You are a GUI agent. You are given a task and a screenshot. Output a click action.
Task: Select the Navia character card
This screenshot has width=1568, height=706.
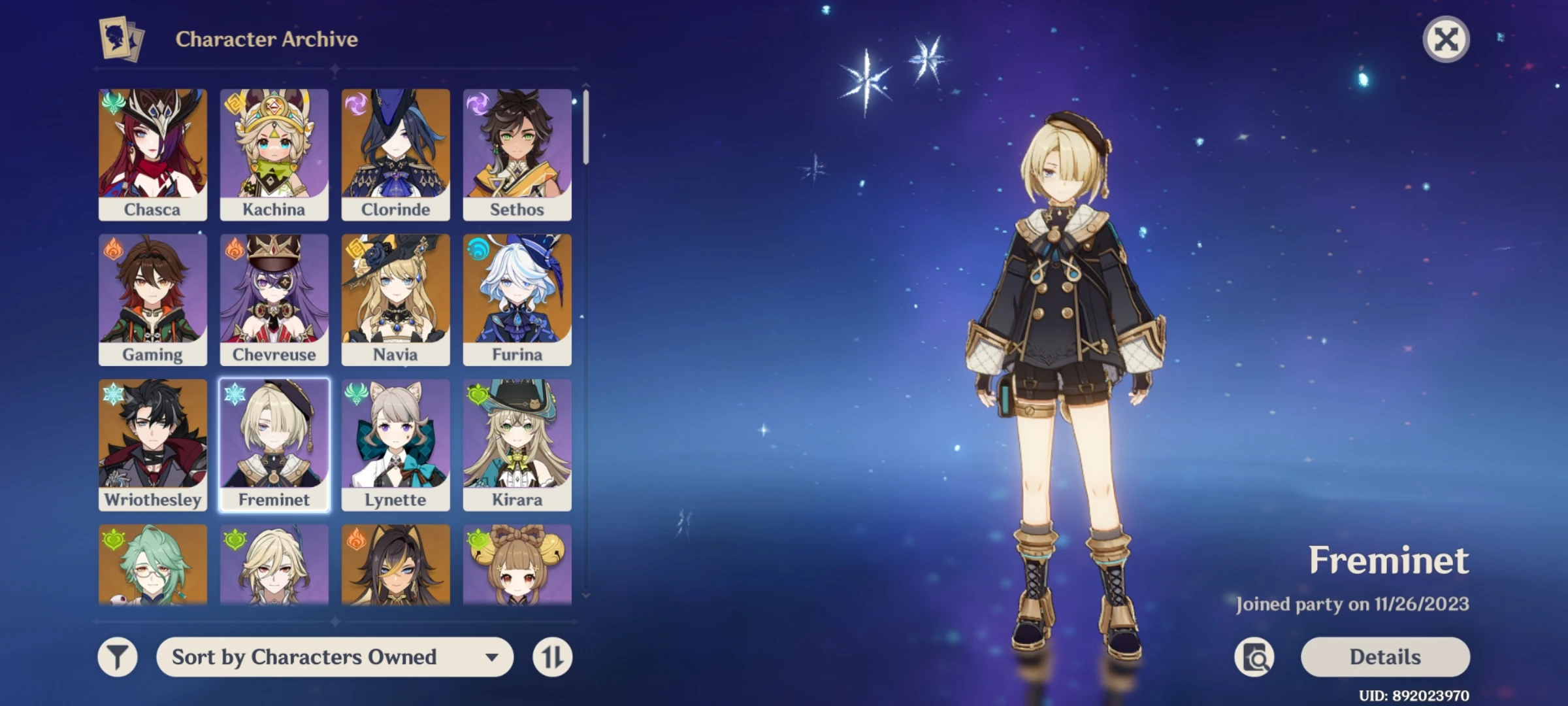[396, 299]
